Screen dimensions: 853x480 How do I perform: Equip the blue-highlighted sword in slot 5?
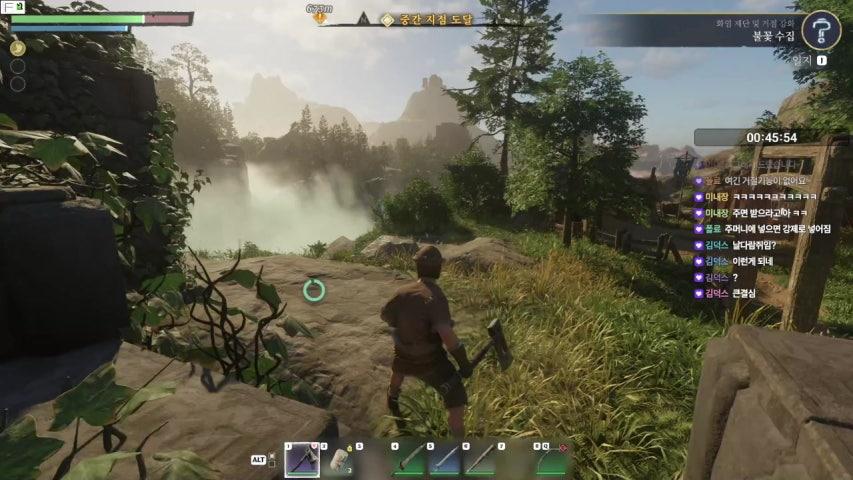click(445, 460)
